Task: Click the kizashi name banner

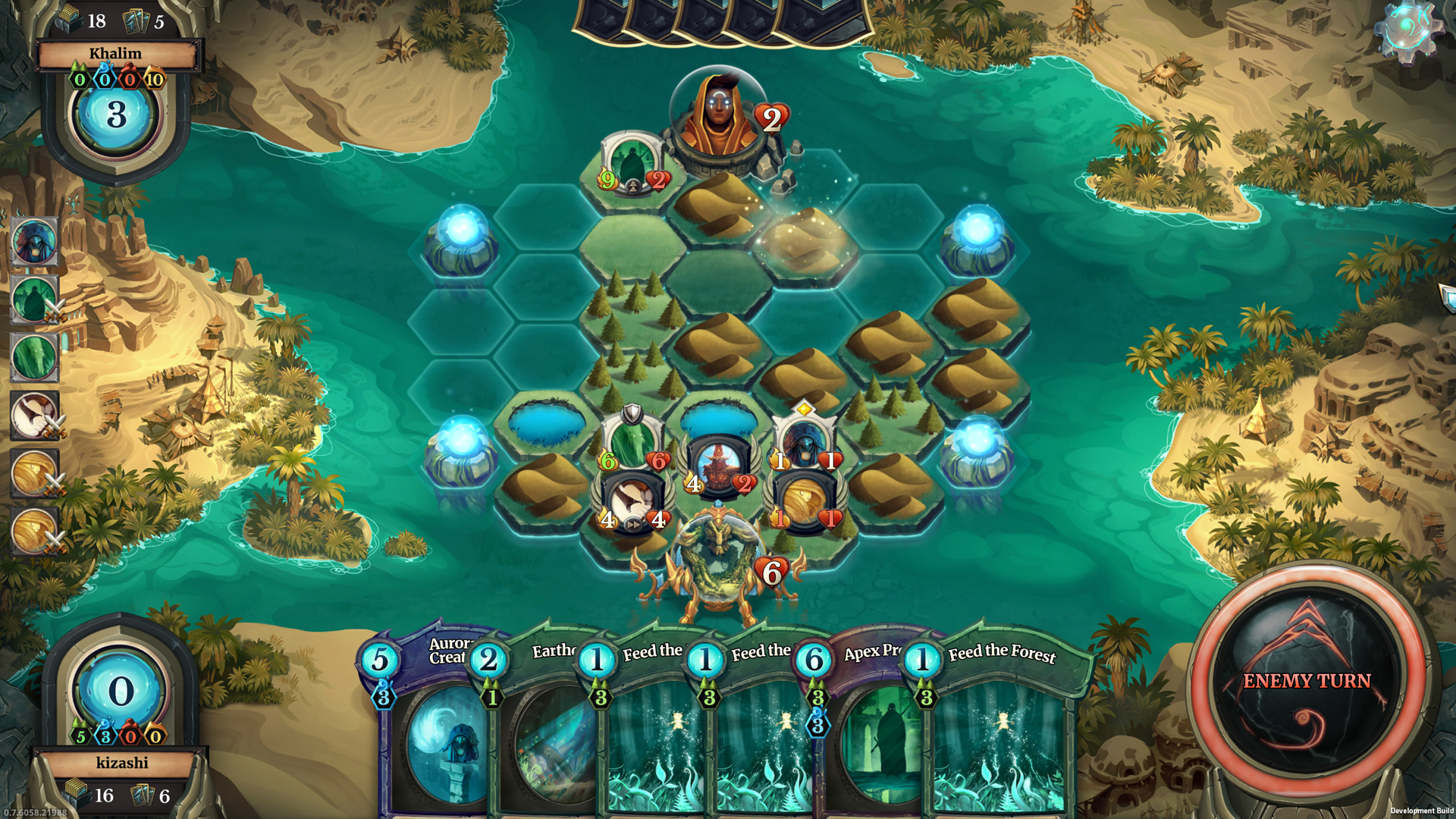Action: coord(124,764)
